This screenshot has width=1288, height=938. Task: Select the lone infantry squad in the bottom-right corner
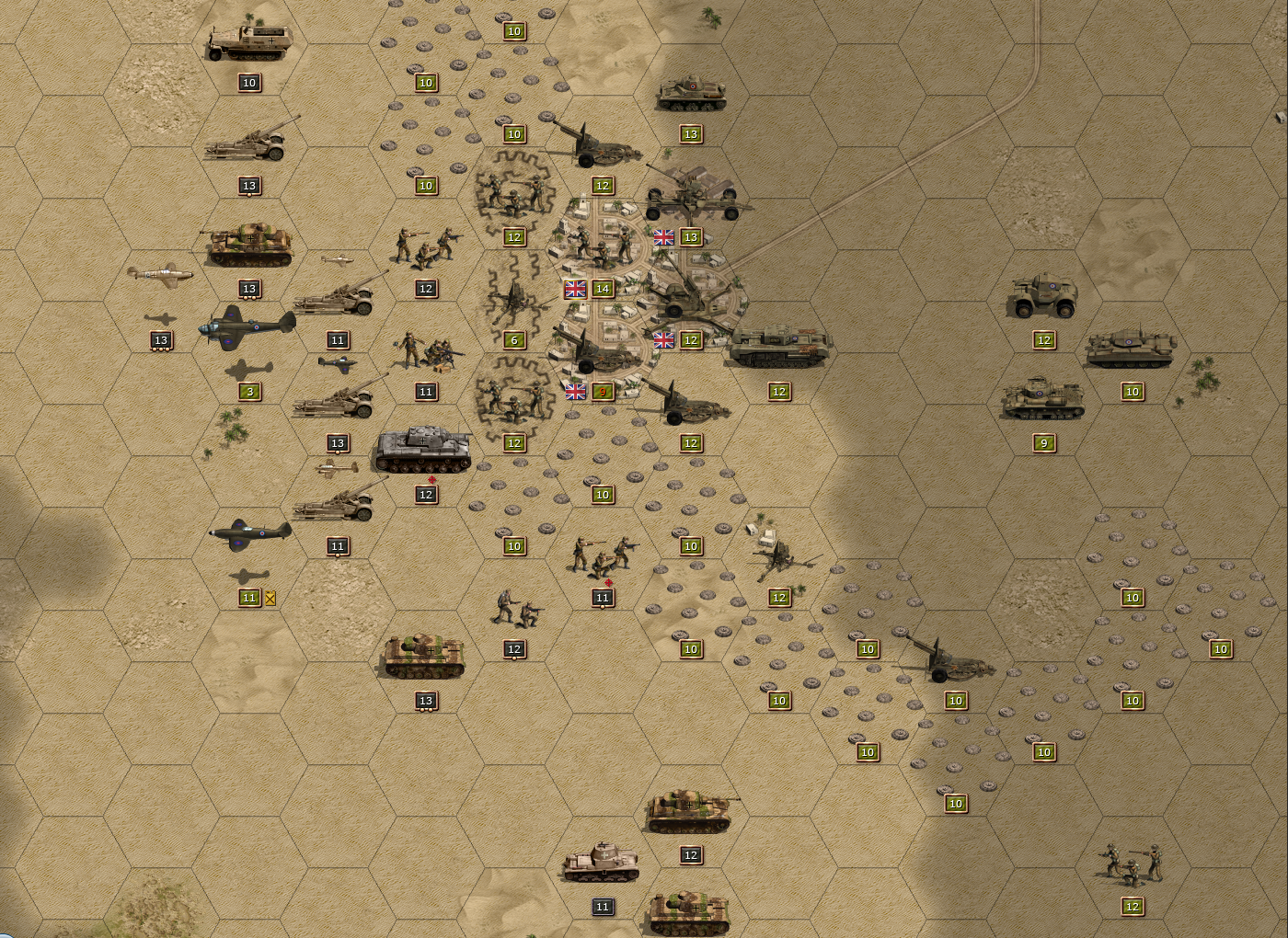(1132, 864)
